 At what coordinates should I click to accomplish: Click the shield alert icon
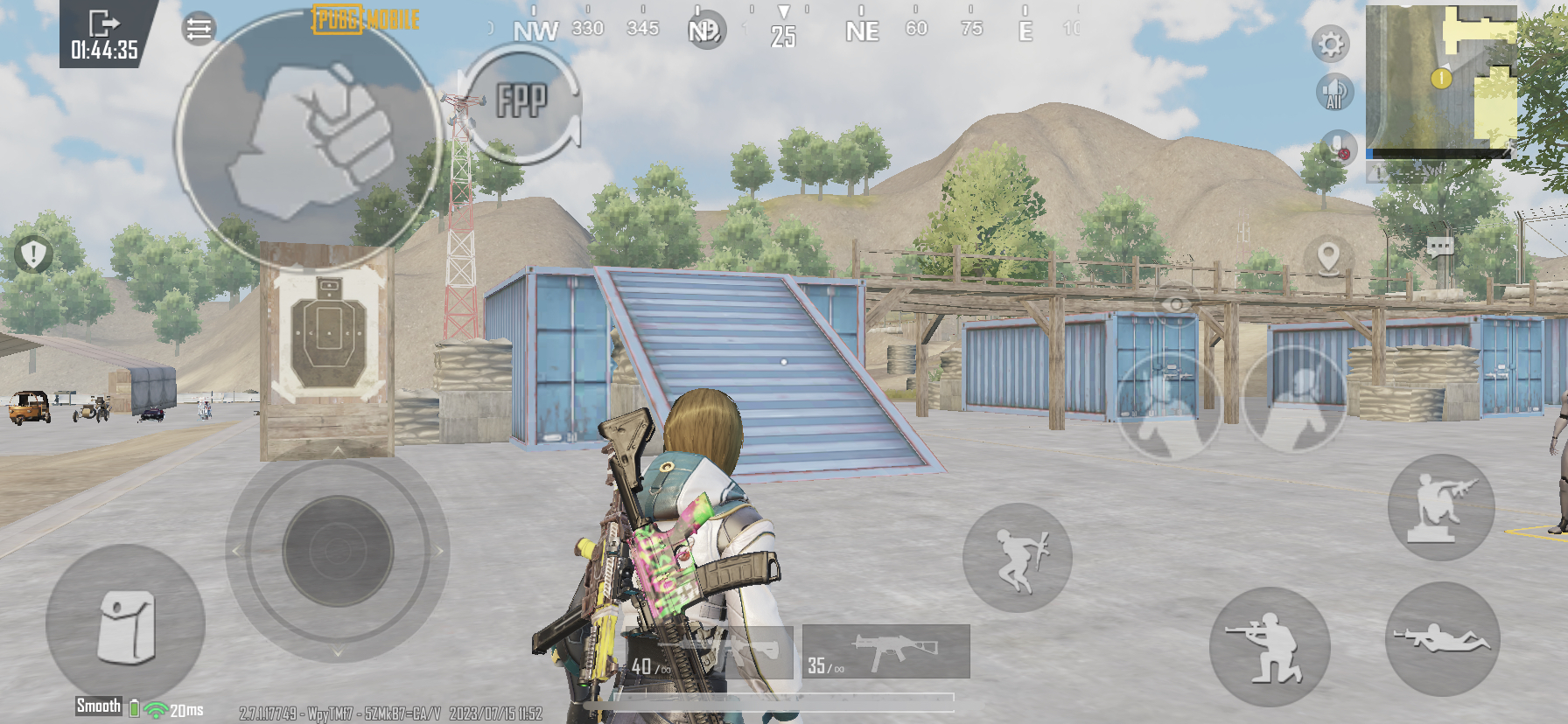[33, 254]
